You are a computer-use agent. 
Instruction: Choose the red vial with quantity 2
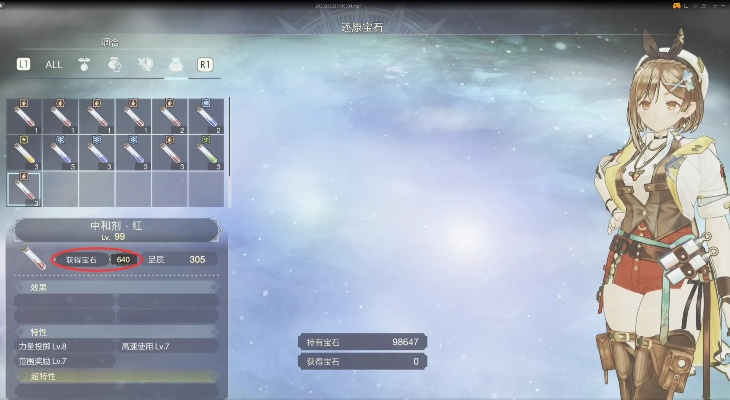pos(170,116)
